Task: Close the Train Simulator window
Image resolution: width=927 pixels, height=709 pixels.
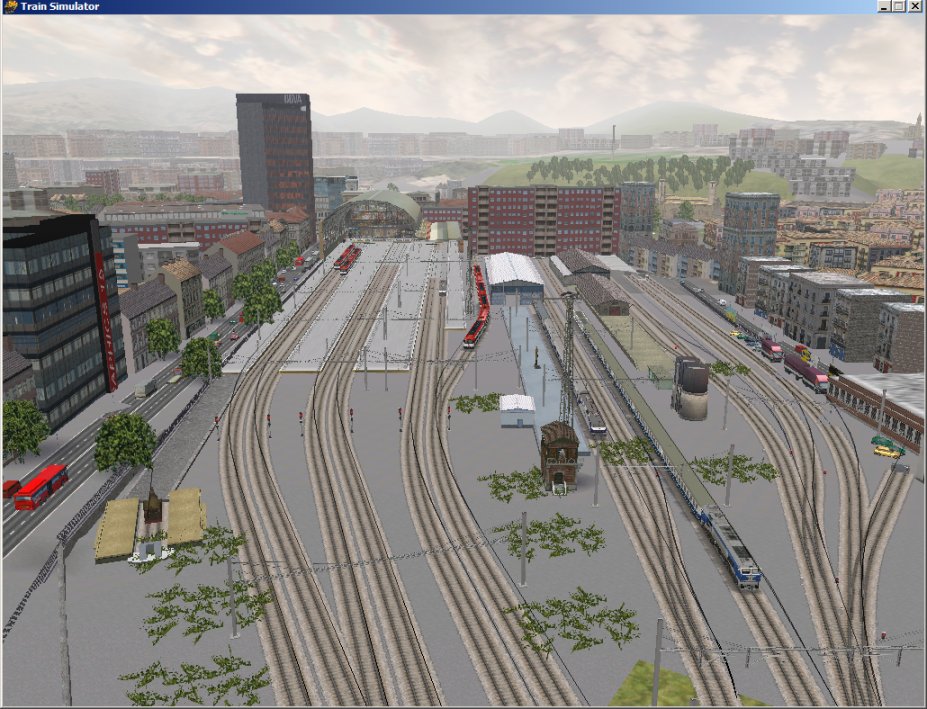Action: pyautogui.click(x=916, y=6)
